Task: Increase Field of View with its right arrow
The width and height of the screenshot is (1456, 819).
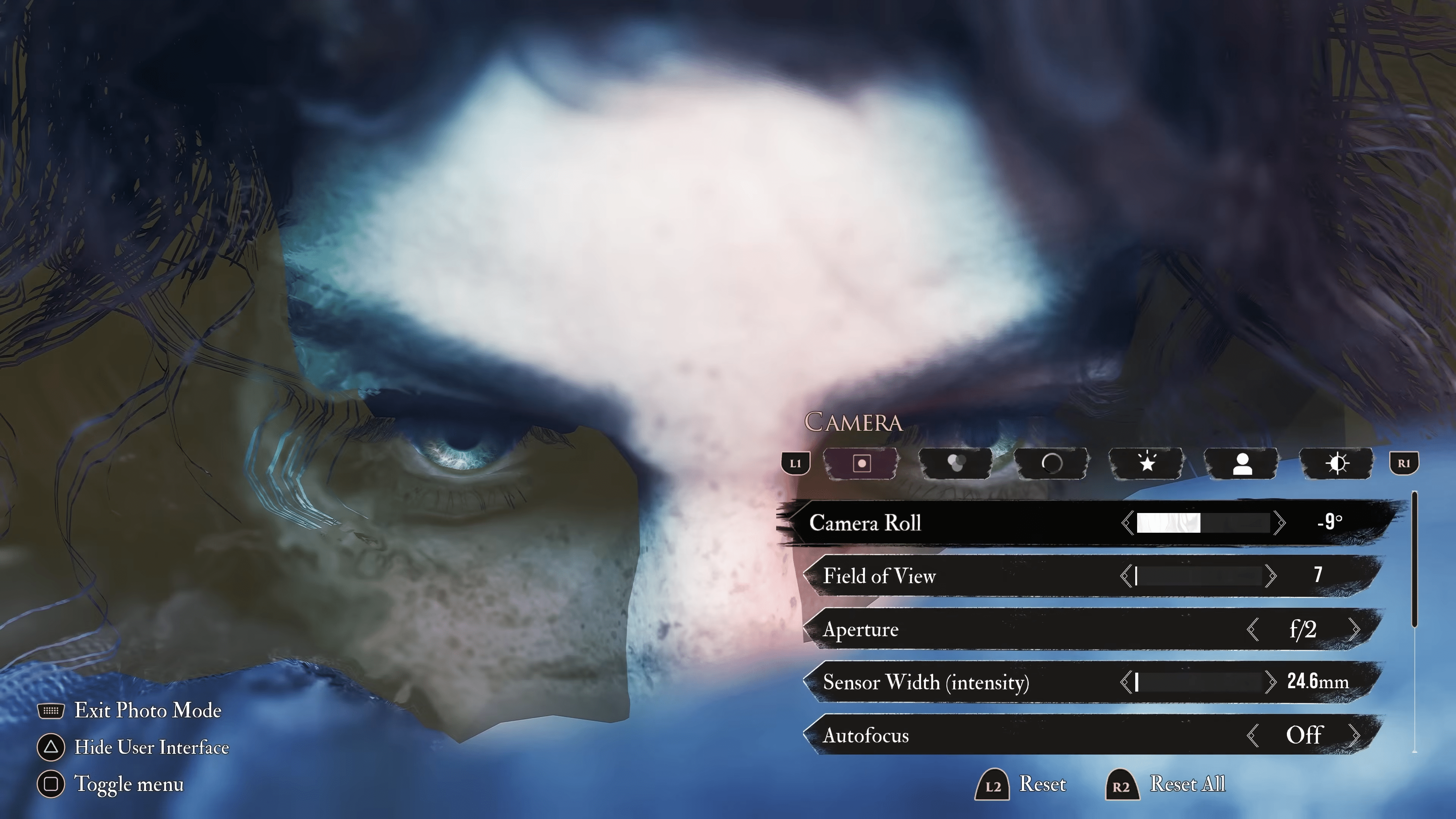Action: click(1271, 576)
